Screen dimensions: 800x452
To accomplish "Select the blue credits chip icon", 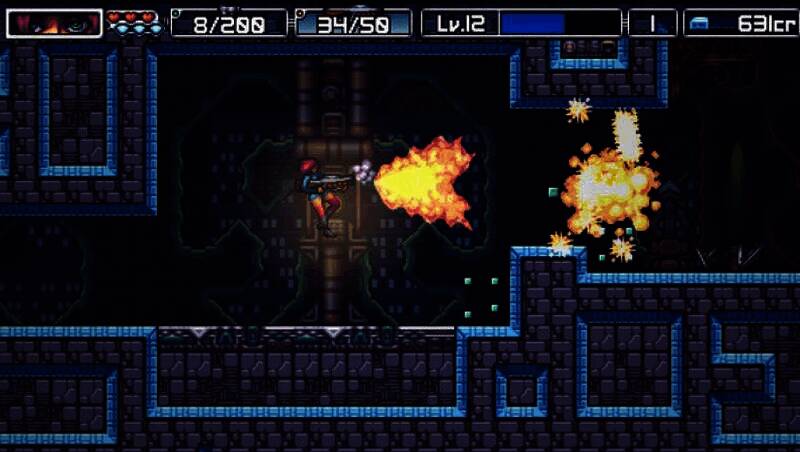I will pyautogui.click(x=699, y=24).
